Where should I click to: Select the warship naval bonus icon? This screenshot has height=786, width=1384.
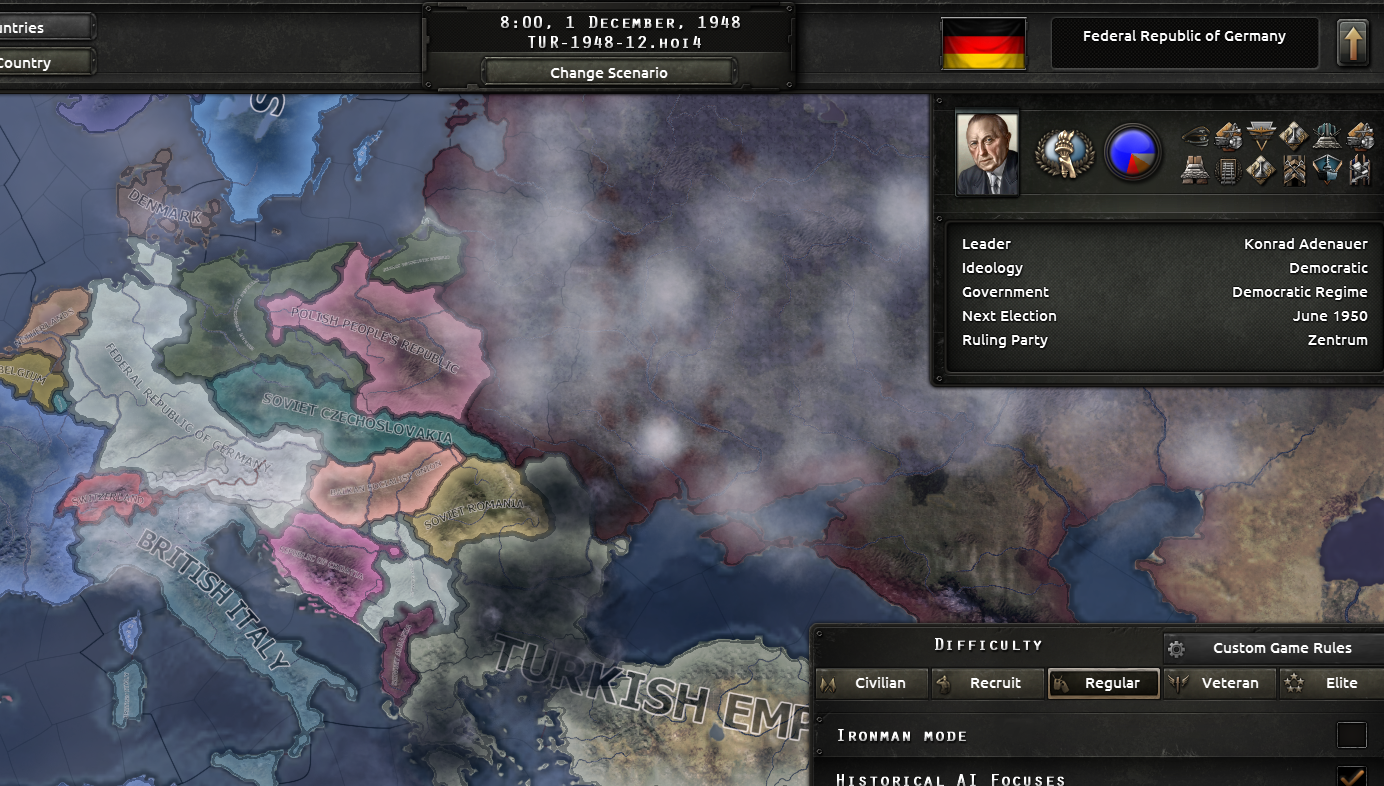1327,170
